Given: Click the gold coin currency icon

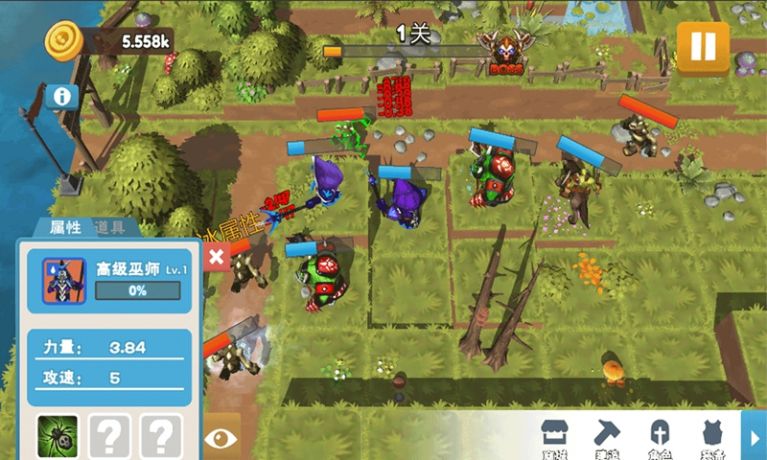Looking at the screenshot, I should [x=65, y=41].
